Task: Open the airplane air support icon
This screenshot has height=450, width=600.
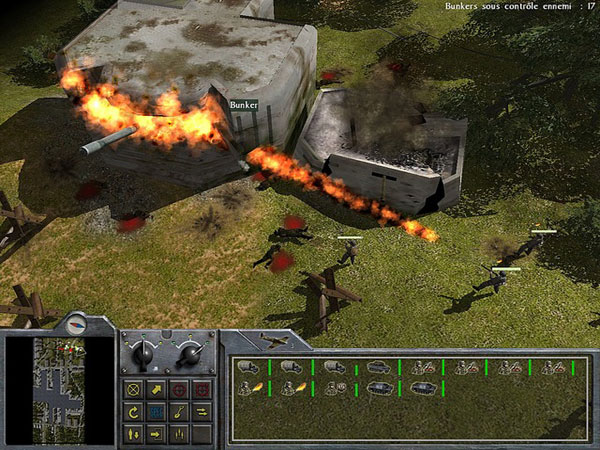Action: point(273,341)
